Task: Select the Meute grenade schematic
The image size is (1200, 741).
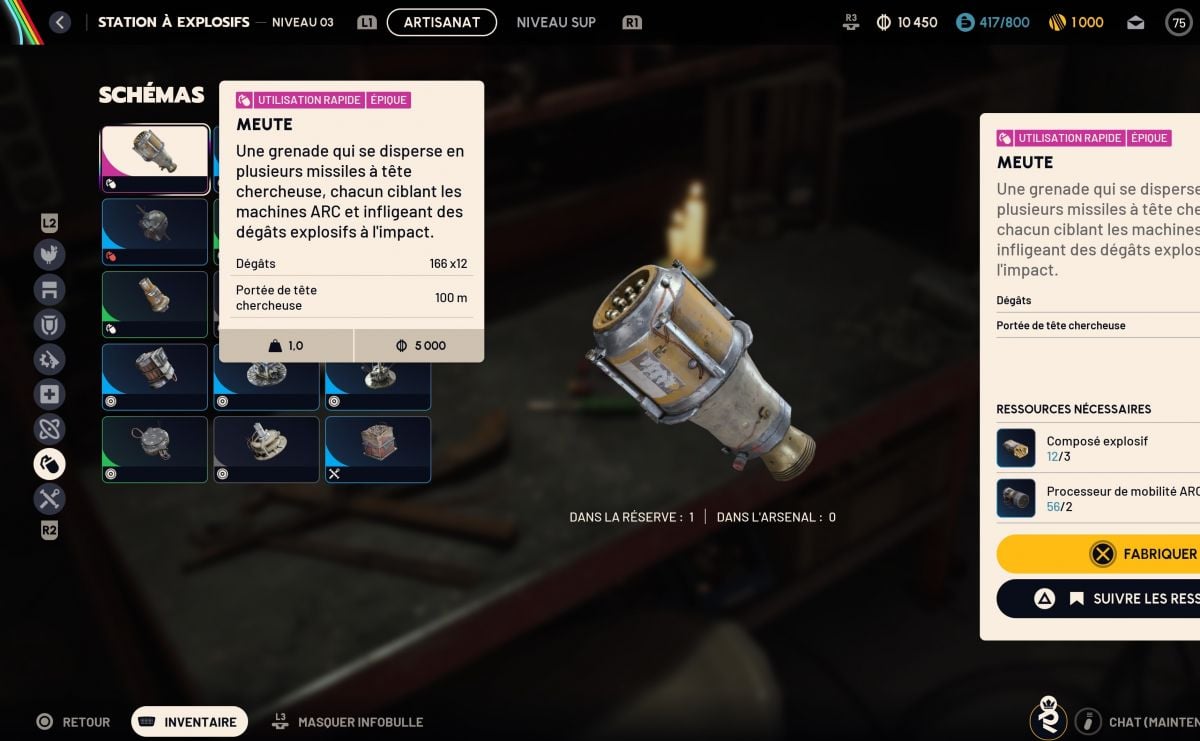Action: coord(155,158)
